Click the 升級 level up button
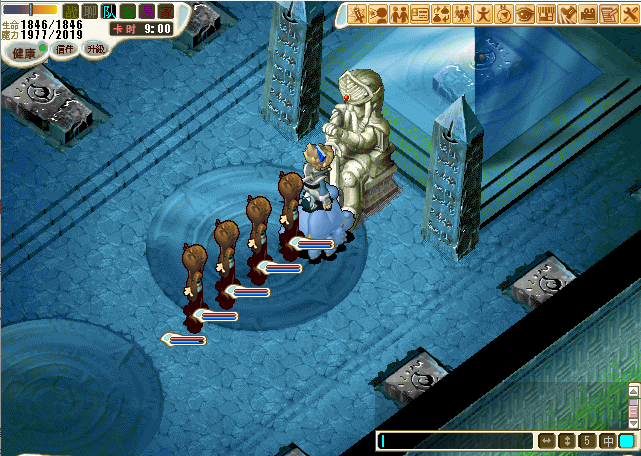 (x=96, y=48)
